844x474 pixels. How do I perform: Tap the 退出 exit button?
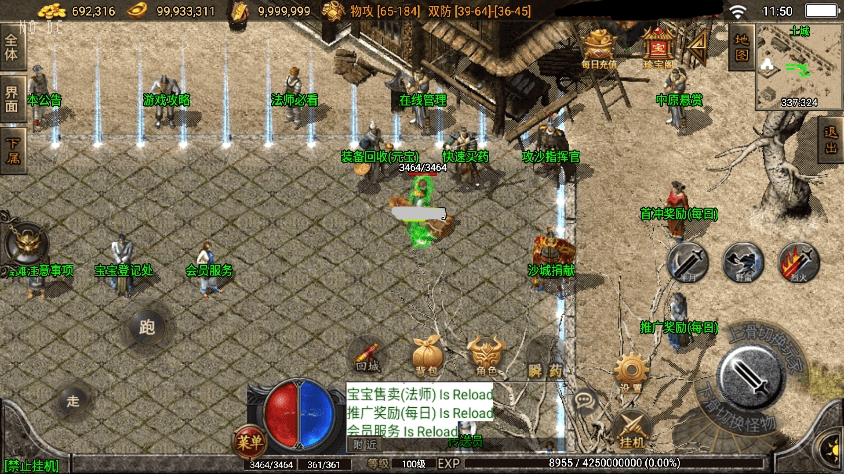pyautogui.click(x=830, y=141)
